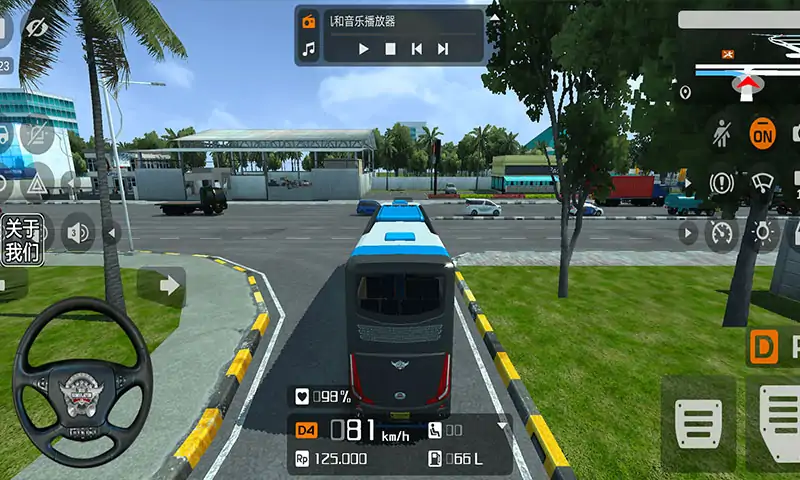Tap the 关于我们 button
The image size is (800, 480).
(22, 240)
